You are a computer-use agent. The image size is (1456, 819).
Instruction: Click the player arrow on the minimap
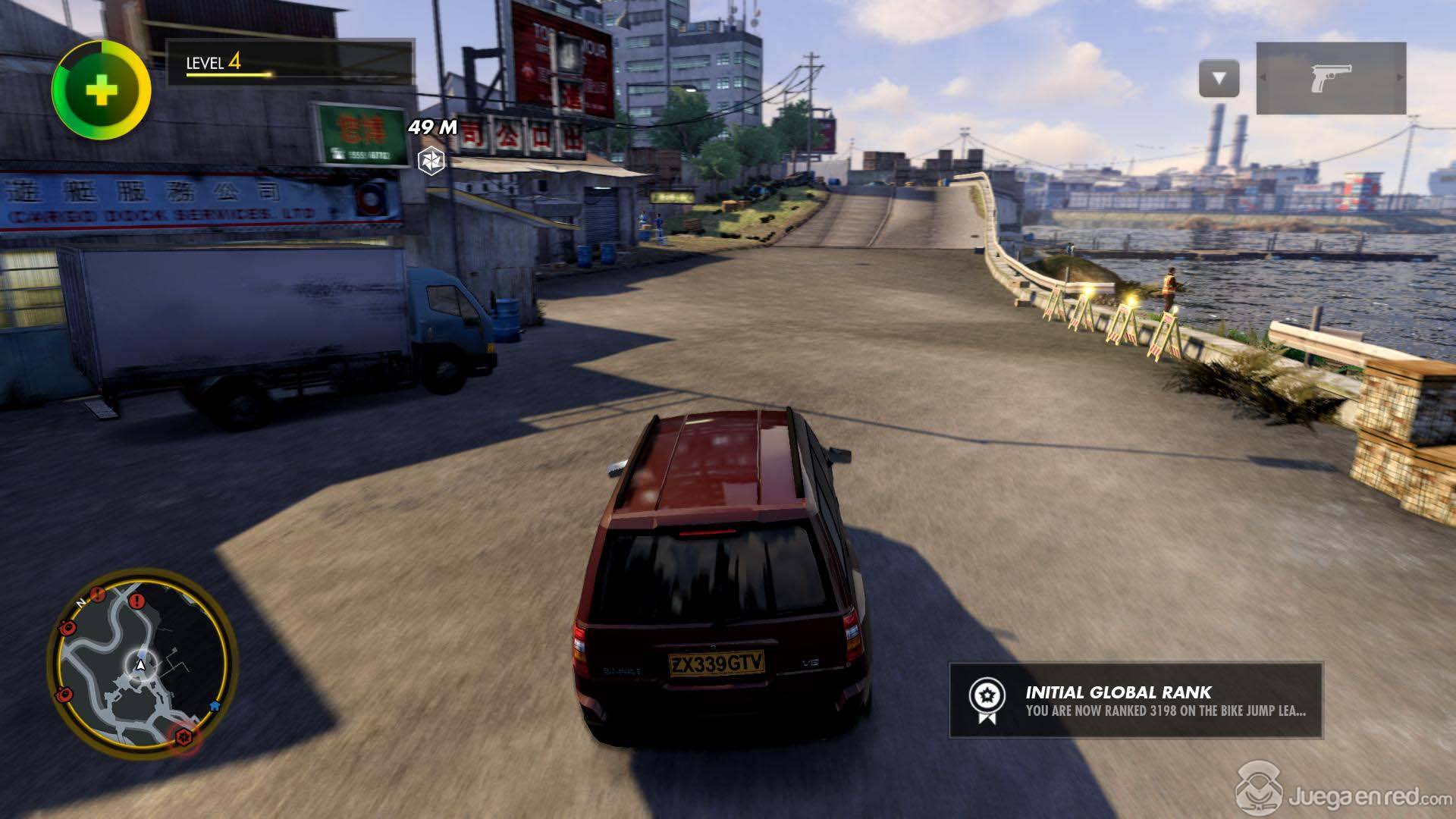coord(140,665)
